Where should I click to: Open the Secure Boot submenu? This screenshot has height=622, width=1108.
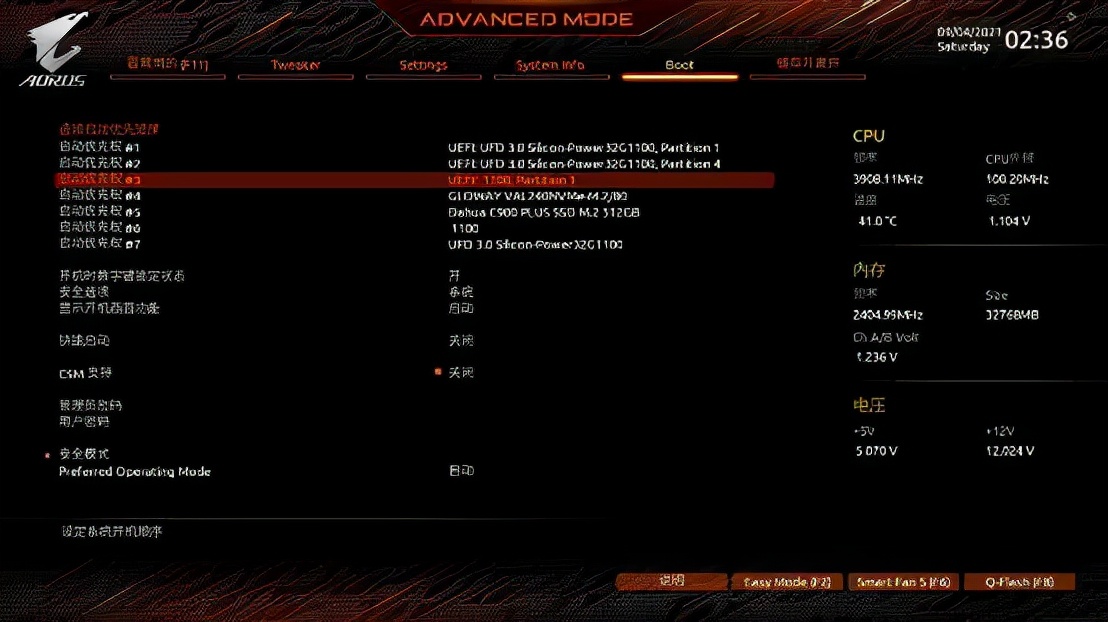coord(85,454)
